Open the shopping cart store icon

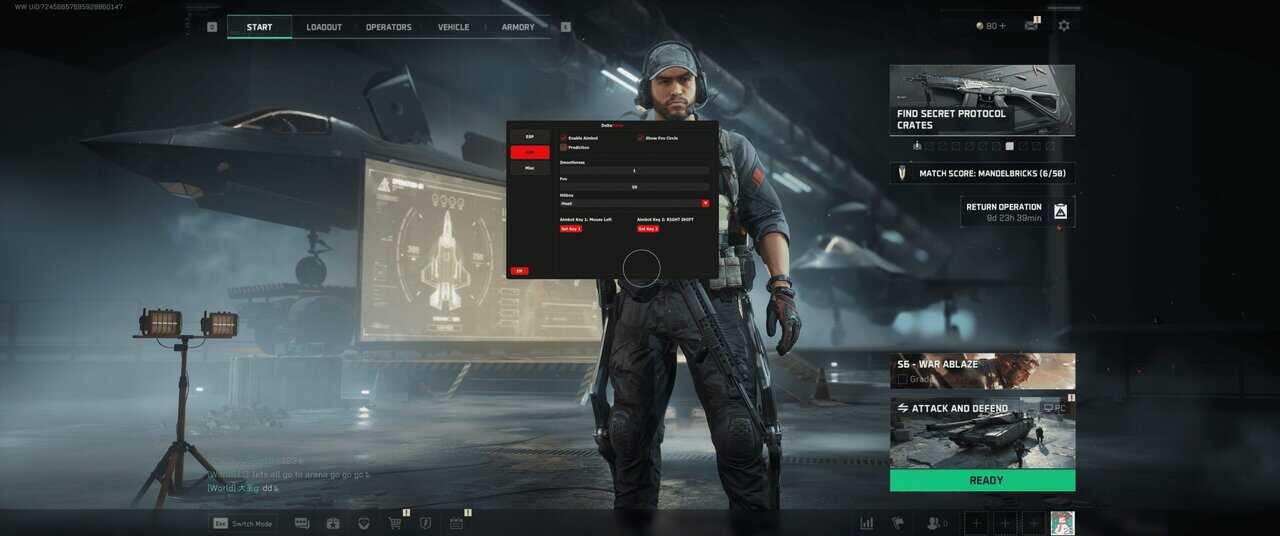coord(395,523)
